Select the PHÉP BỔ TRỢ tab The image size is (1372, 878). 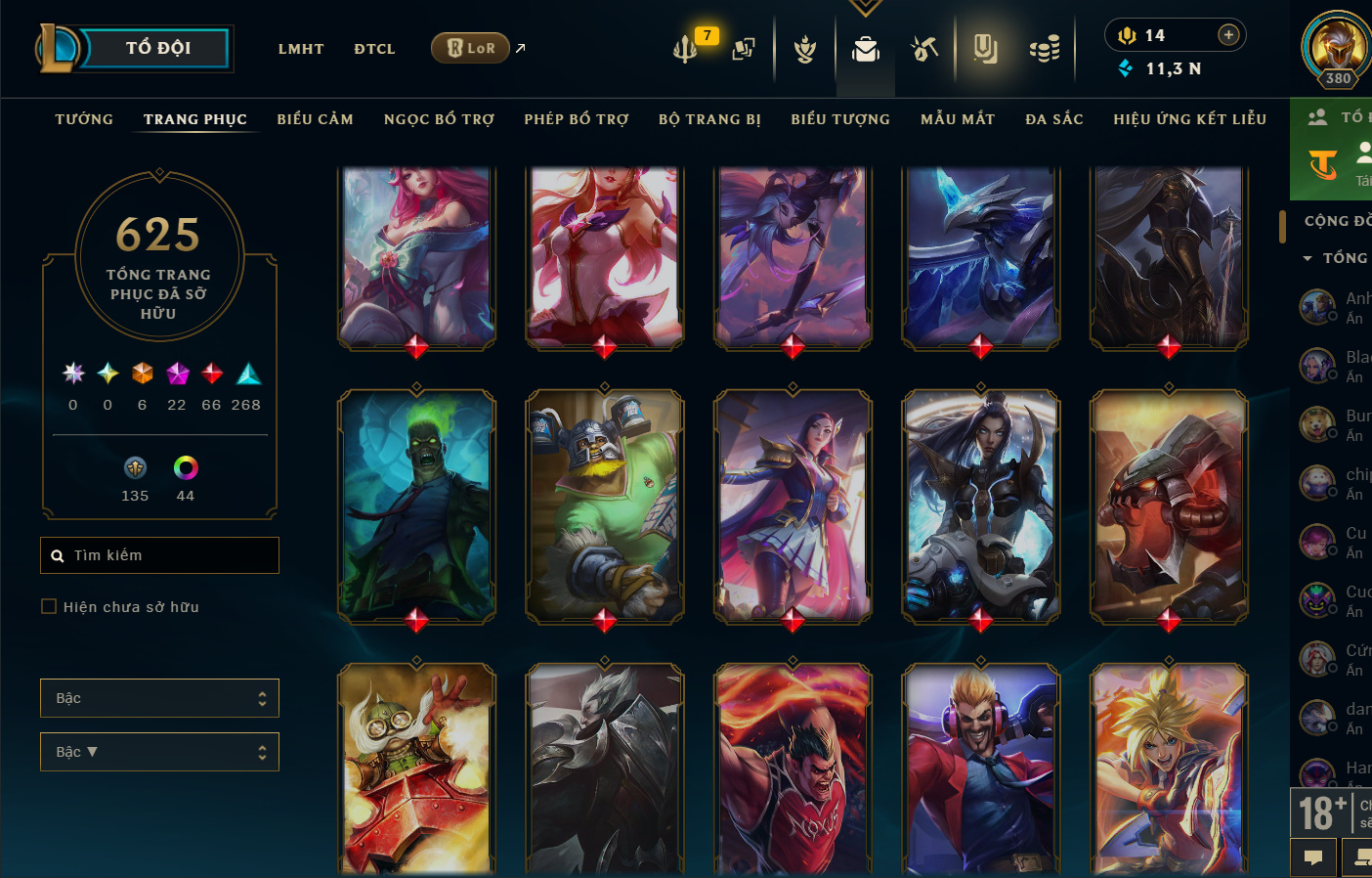(x=577, y=119)
